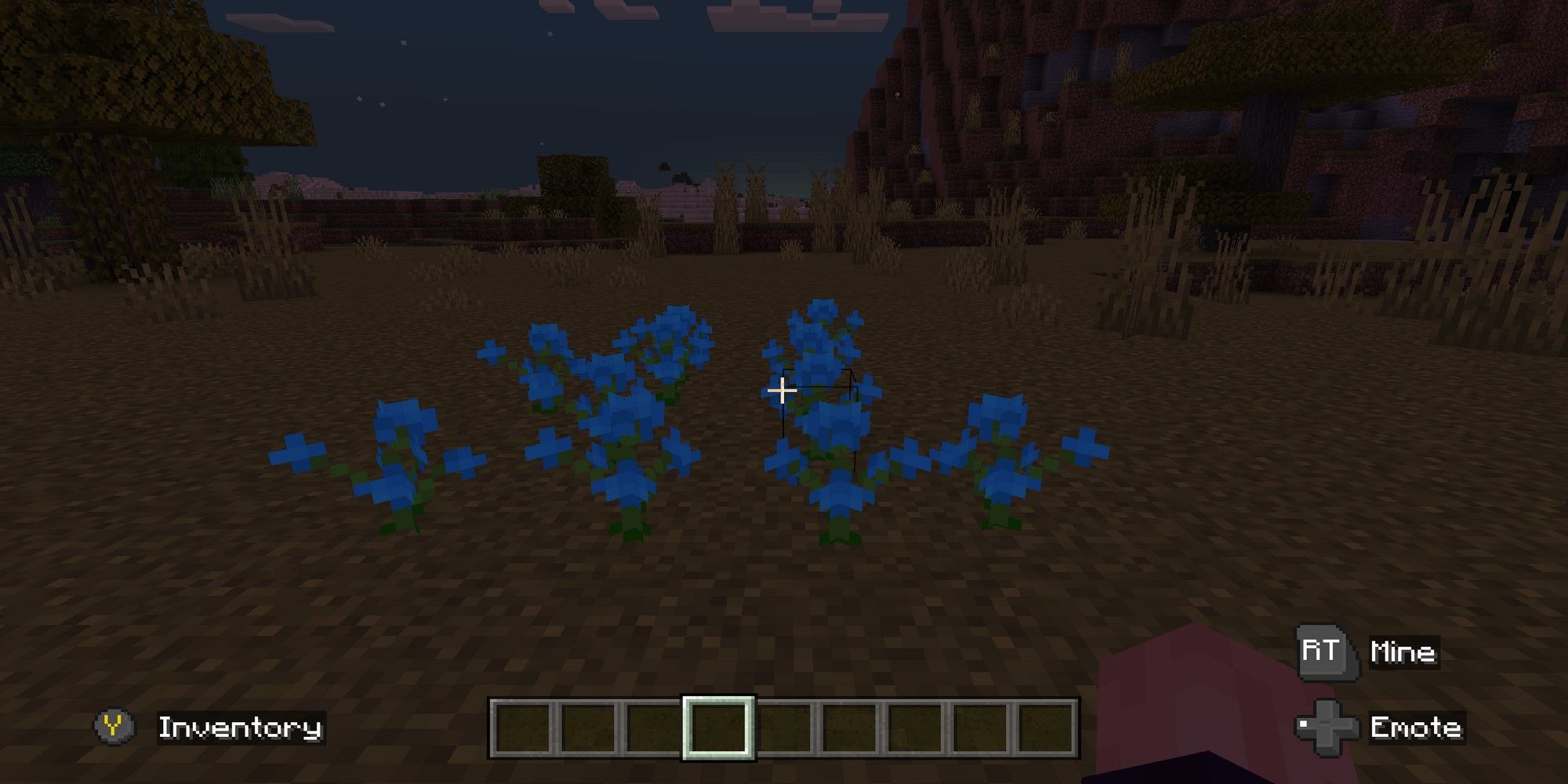Image resolution: width=1568 pixels, height=784 pixels.
Task: Select the highlighted fourth hotbar slot
Action: point(719,728)
